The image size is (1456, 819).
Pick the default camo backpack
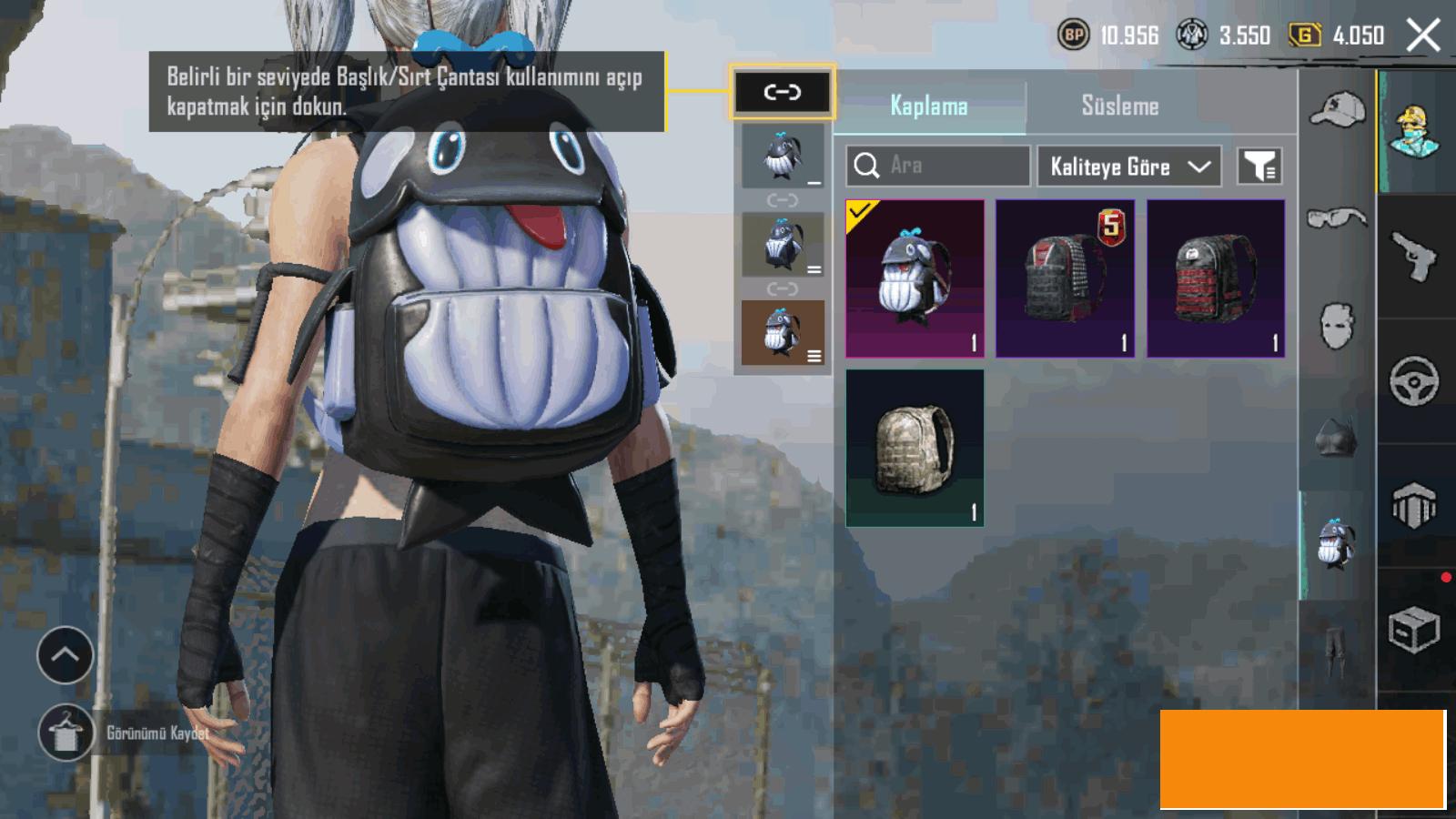915,448
